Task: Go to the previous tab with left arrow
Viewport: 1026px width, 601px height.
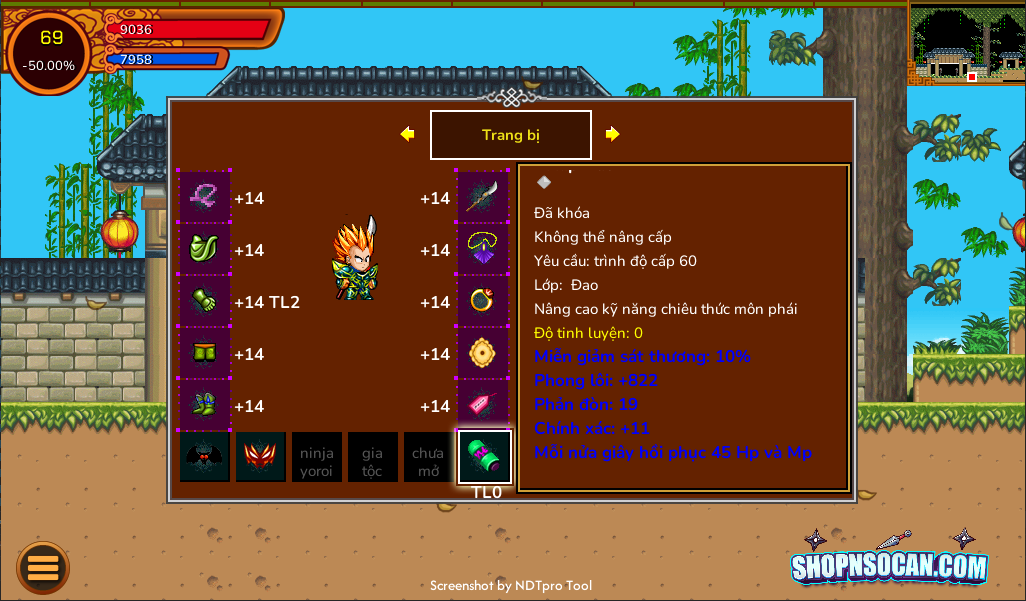Action: (407, 134)
